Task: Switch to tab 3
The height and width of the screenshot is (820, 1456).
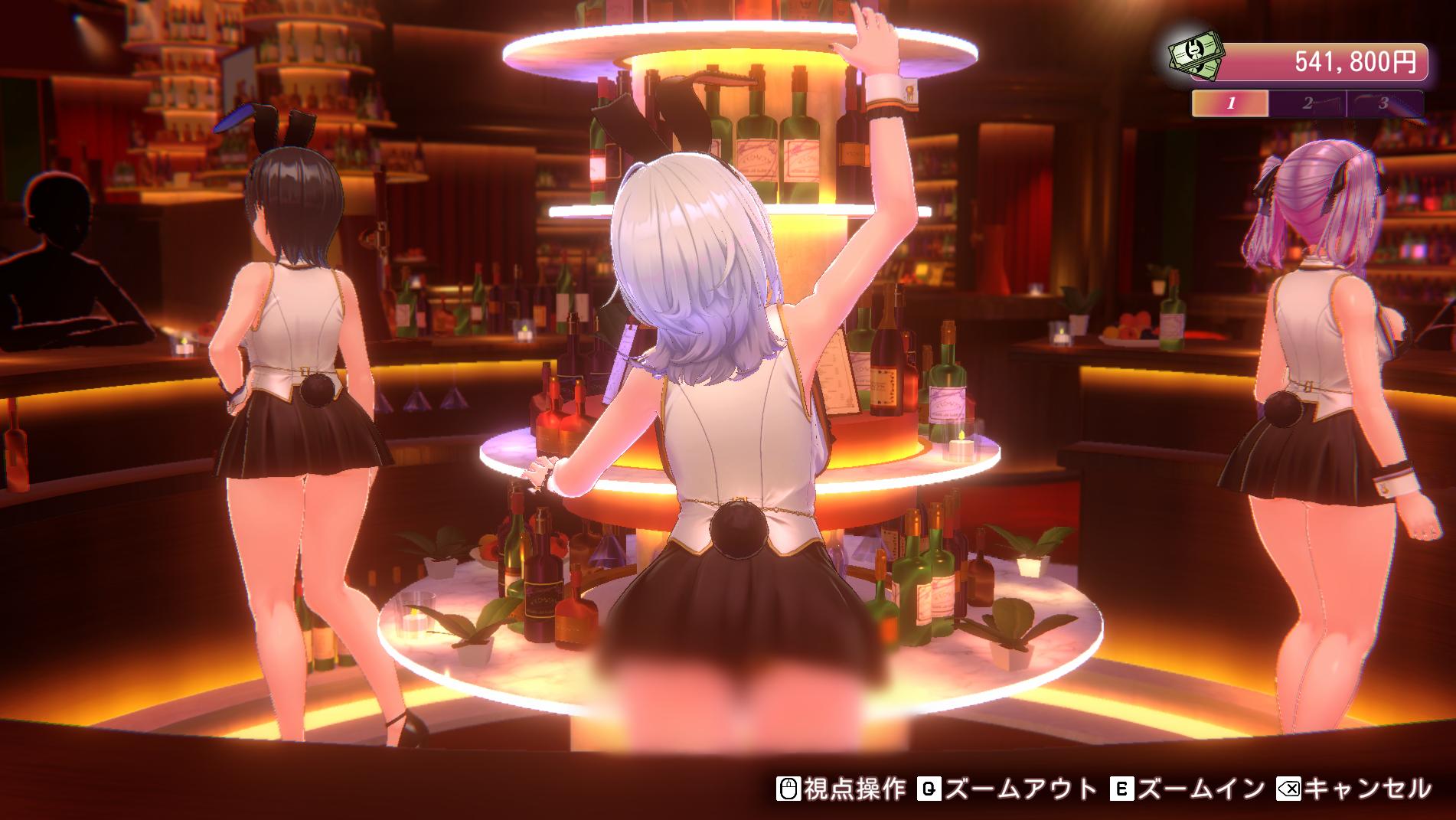Action: [x=1384, y=103]
